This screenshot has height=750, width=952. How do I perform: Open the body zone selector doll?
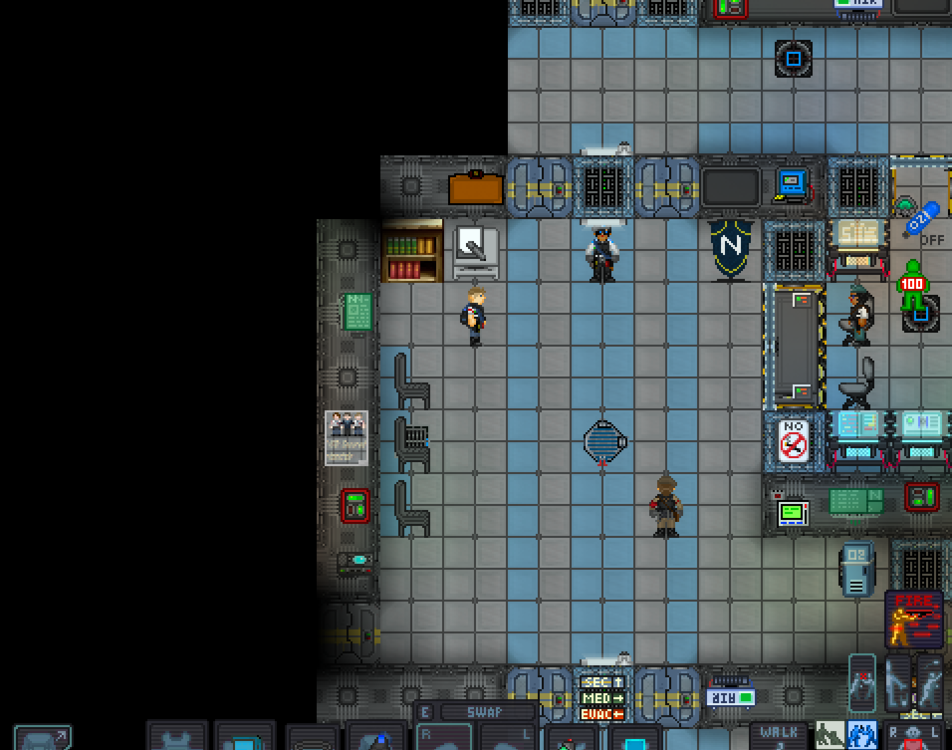point(910,738)
